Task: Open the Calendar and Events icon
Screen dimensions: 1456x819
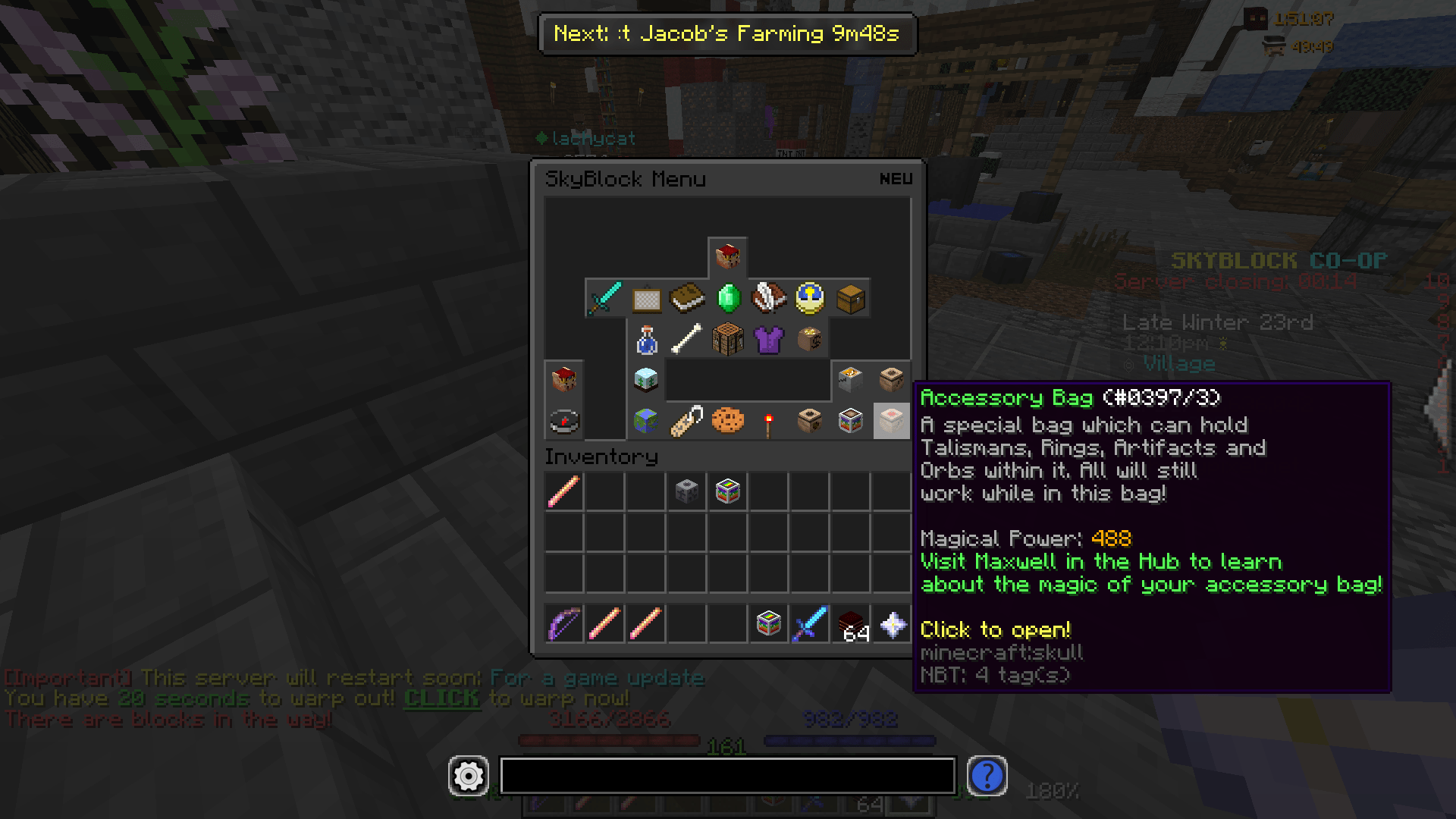Action: click(x=809, y=298)
